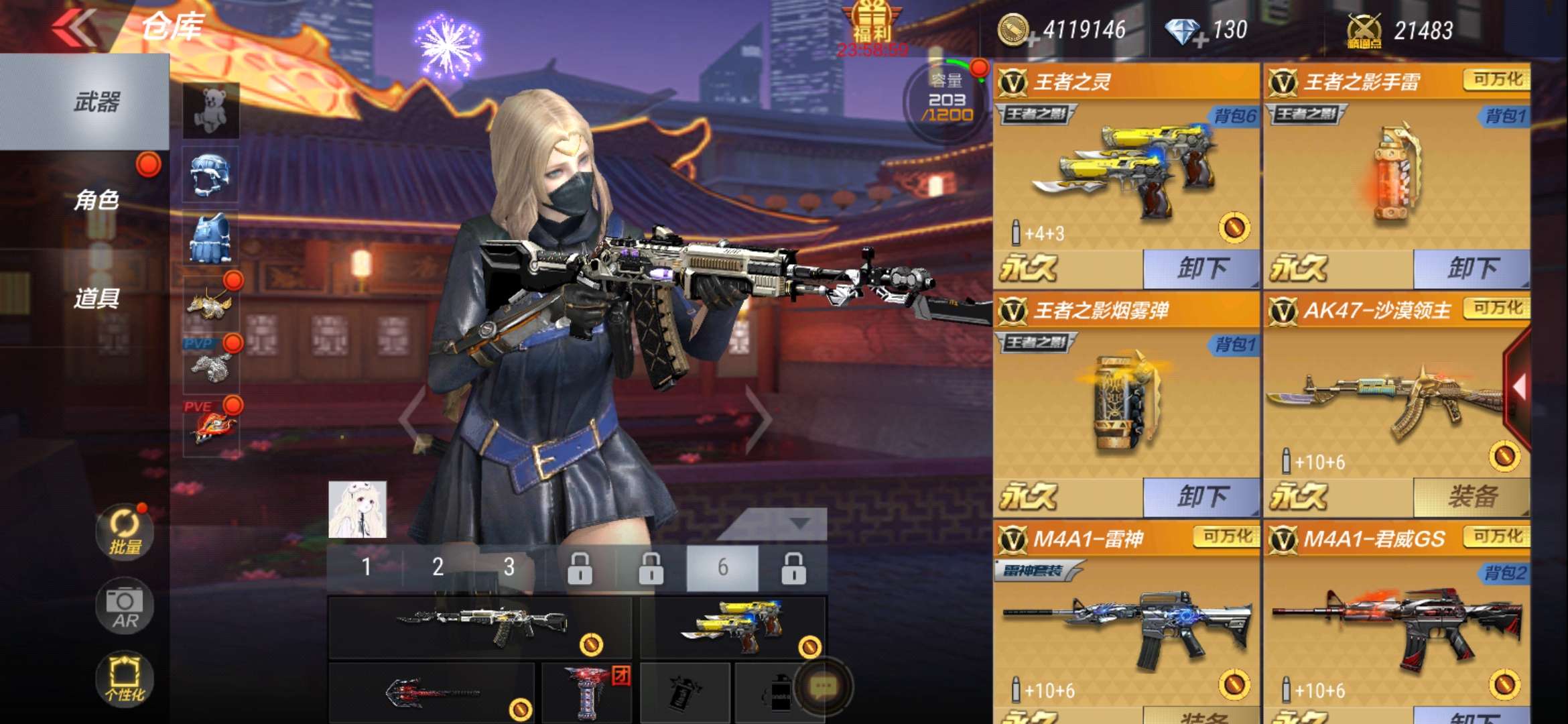
Task: Select loadout bag number 1
Action: (x=366, y=567)
